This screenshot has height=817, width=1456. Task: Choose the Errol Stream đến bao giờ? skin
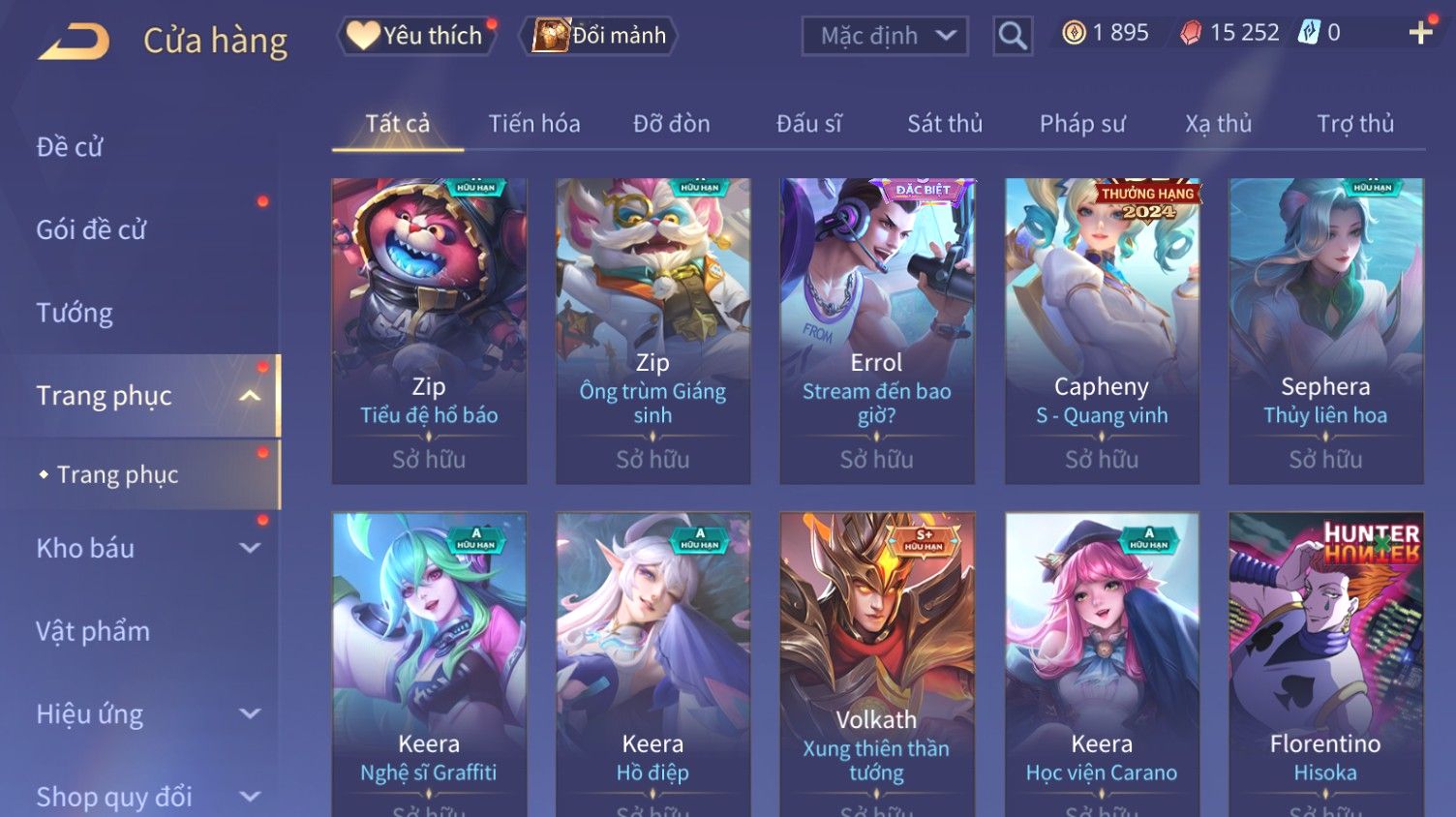(x=877, y=329)
